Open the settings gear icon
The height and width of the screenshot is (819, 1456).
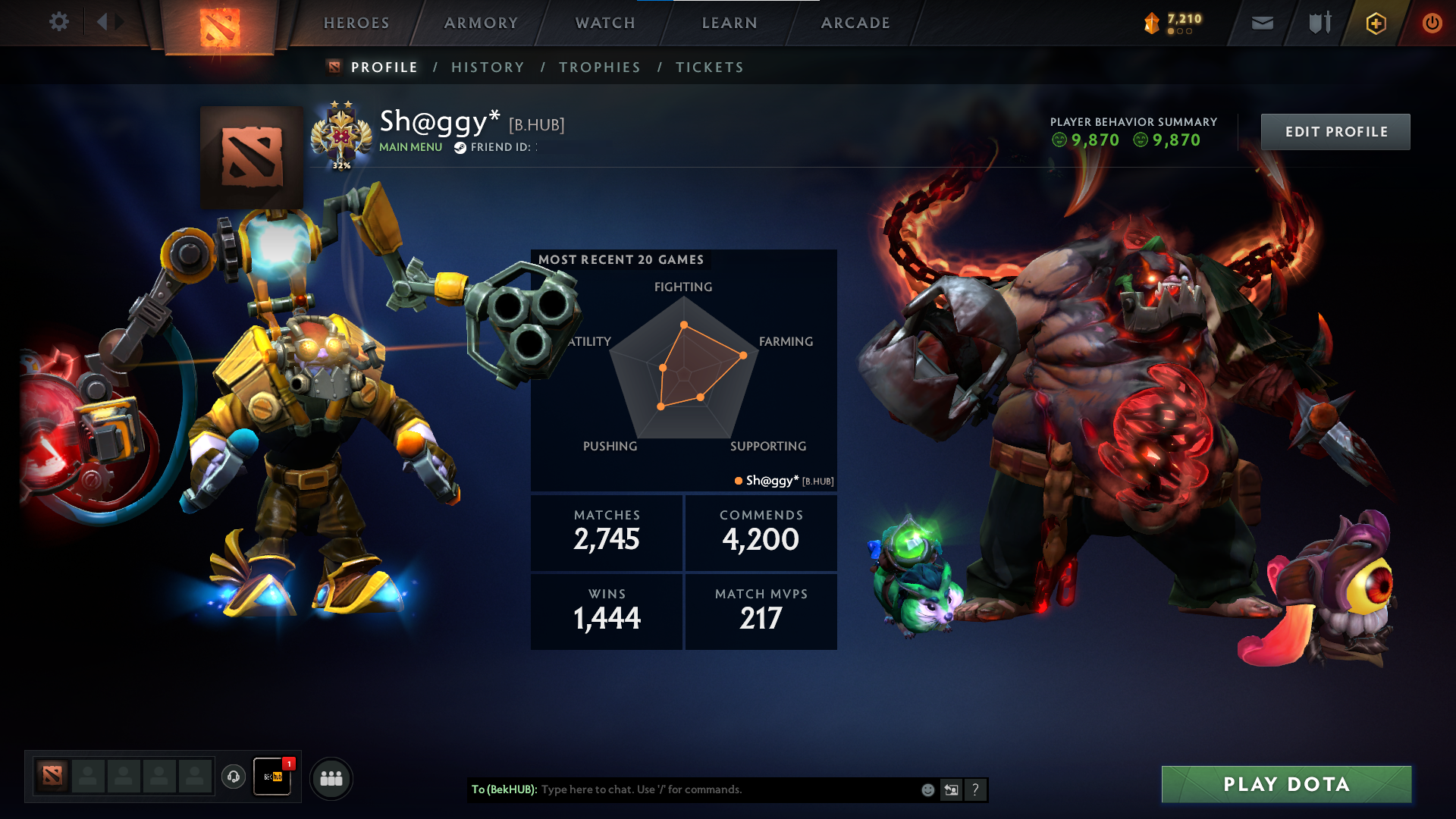pos(58,22)
